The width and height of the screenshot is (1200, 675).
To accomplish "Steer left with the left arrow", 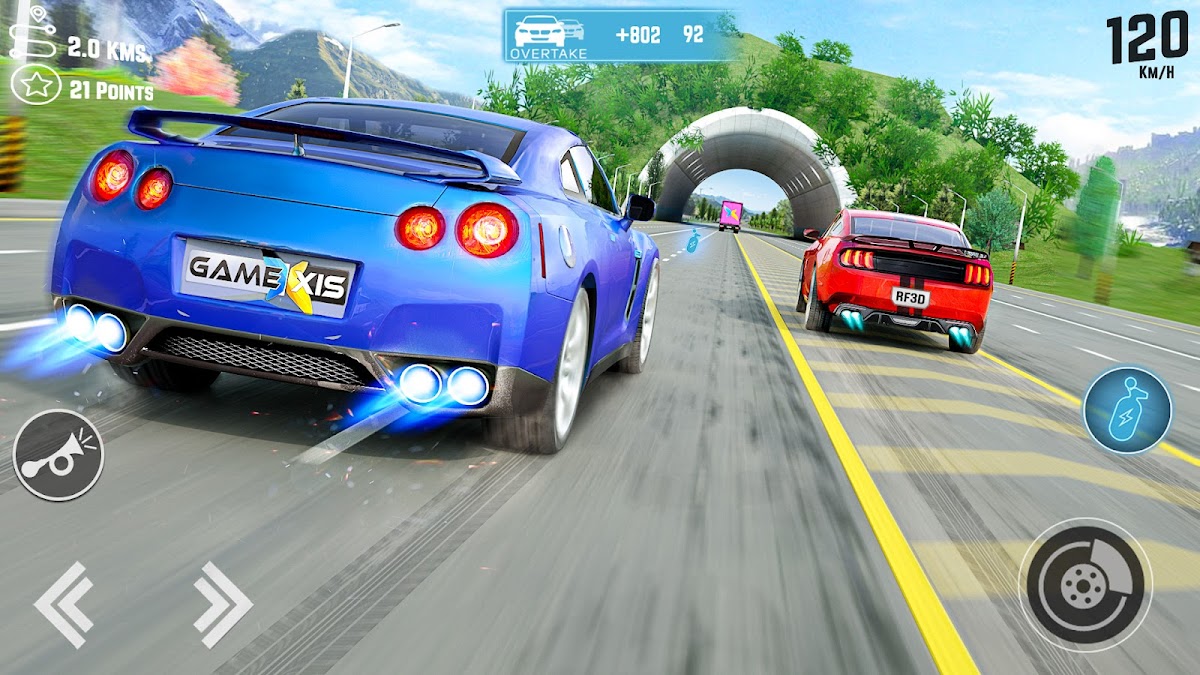I will coord(64,603).
